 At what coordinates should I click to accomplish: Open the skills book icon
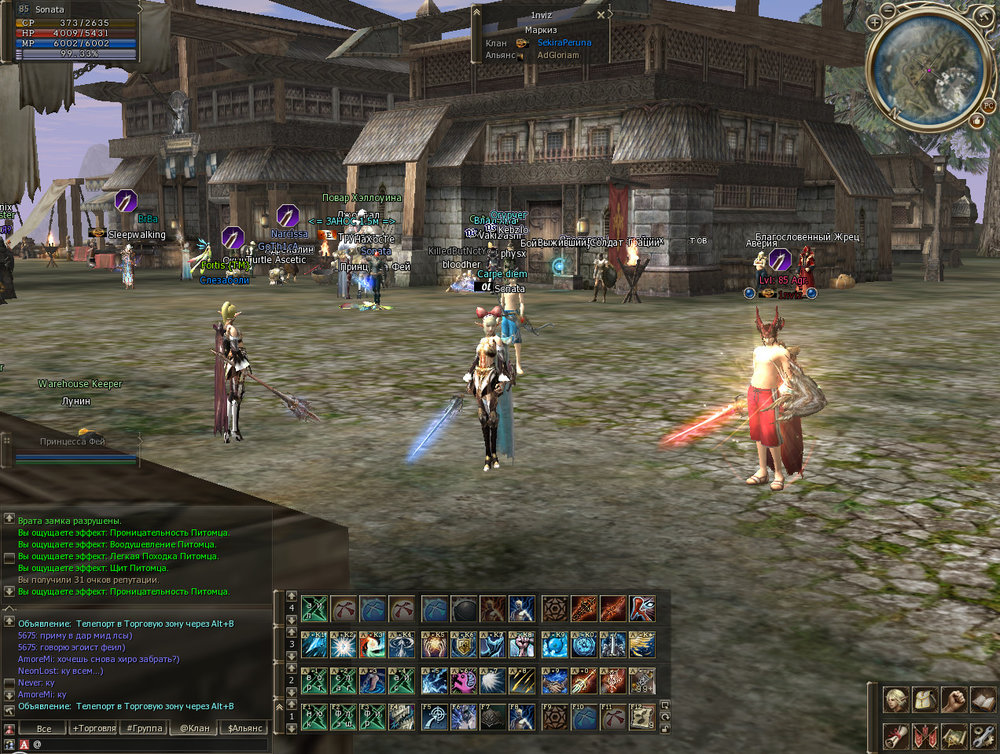pyautogui.click(x=983, y=700)
